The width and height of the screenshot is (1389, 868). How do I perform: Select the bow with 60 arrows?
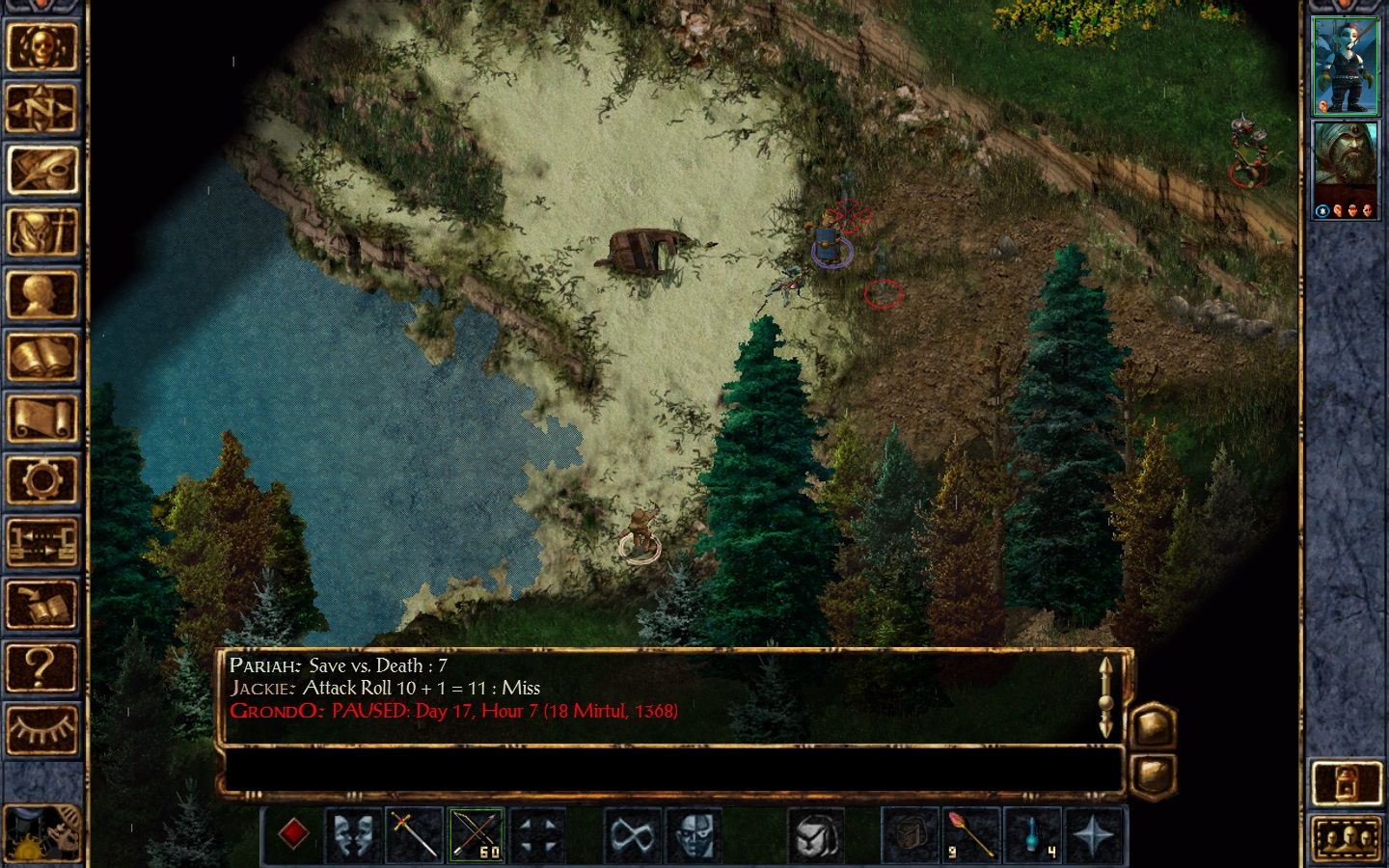476,834
